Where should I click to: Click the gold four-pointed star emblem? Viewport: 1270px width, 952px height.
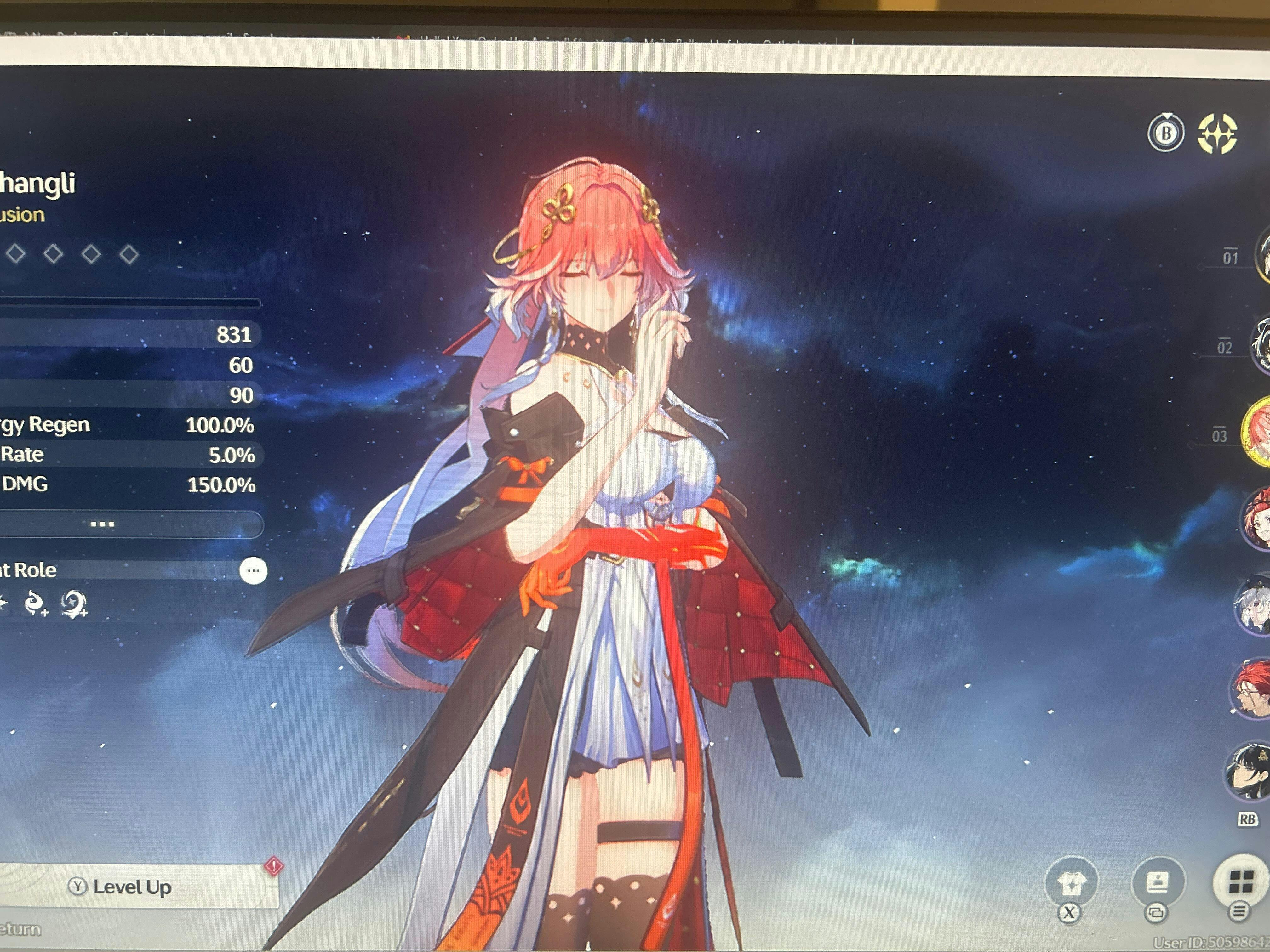(1217, 134)
